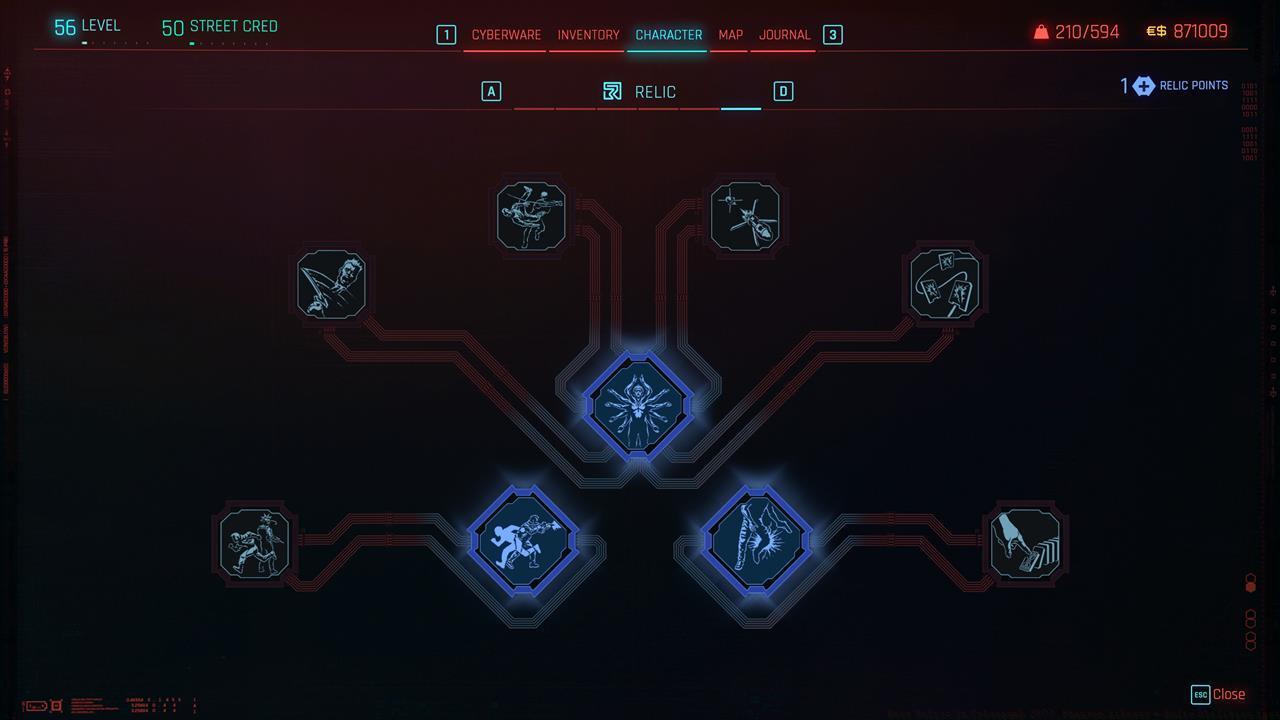Screen dimensions: 1280x720
Task: Open the highlighted running-figures Relic node
Action: point(524,540)
